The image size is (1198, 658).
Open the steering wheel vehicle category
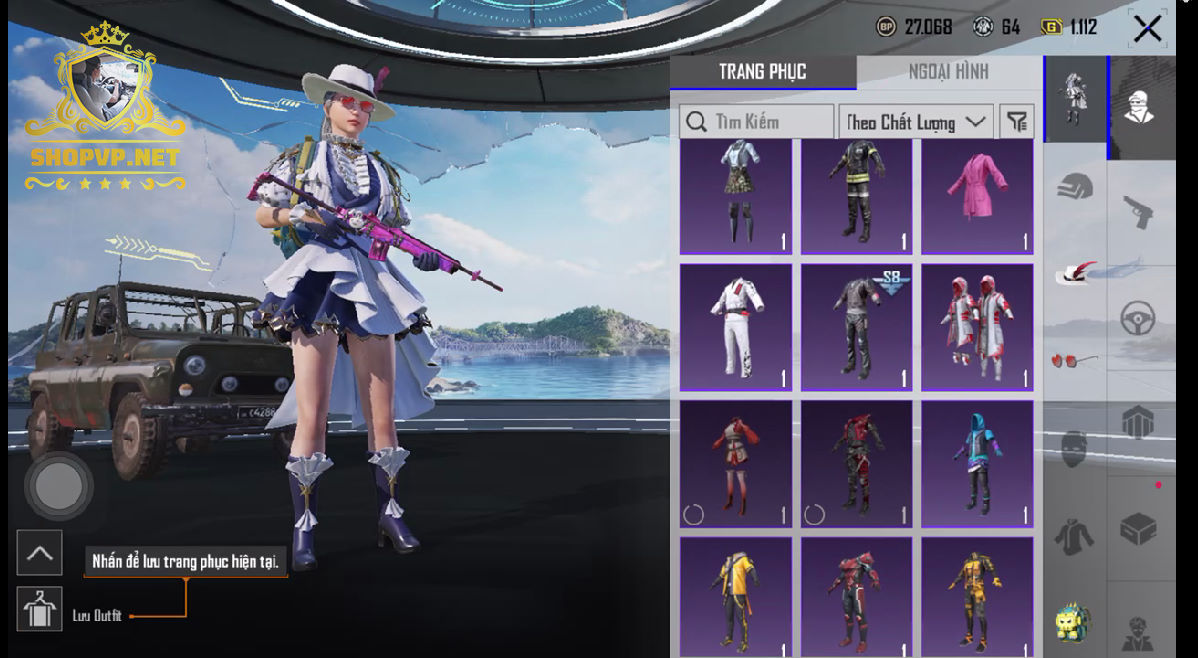[1139, 319]
